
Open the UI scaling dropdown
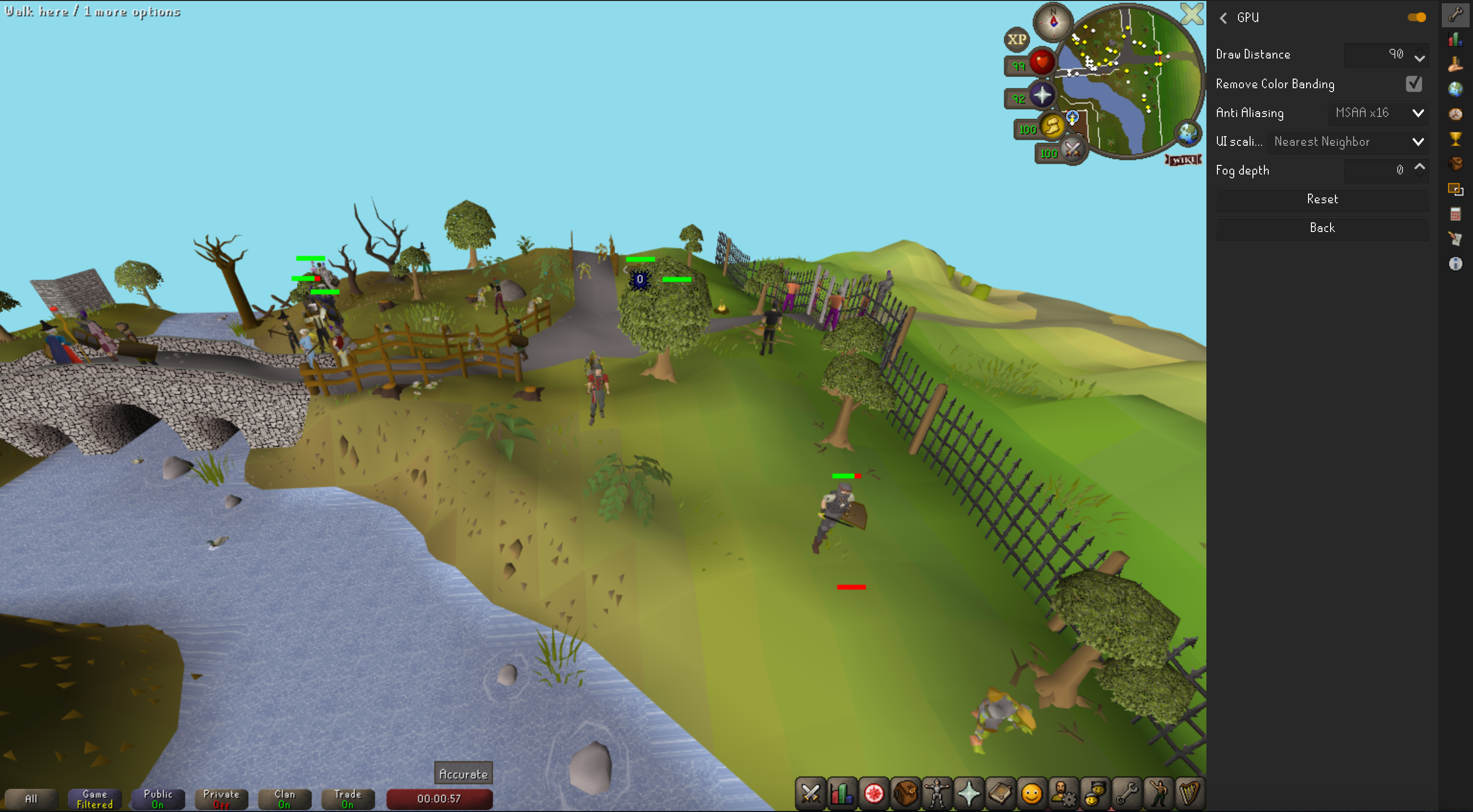click(x=1347, y=141)
